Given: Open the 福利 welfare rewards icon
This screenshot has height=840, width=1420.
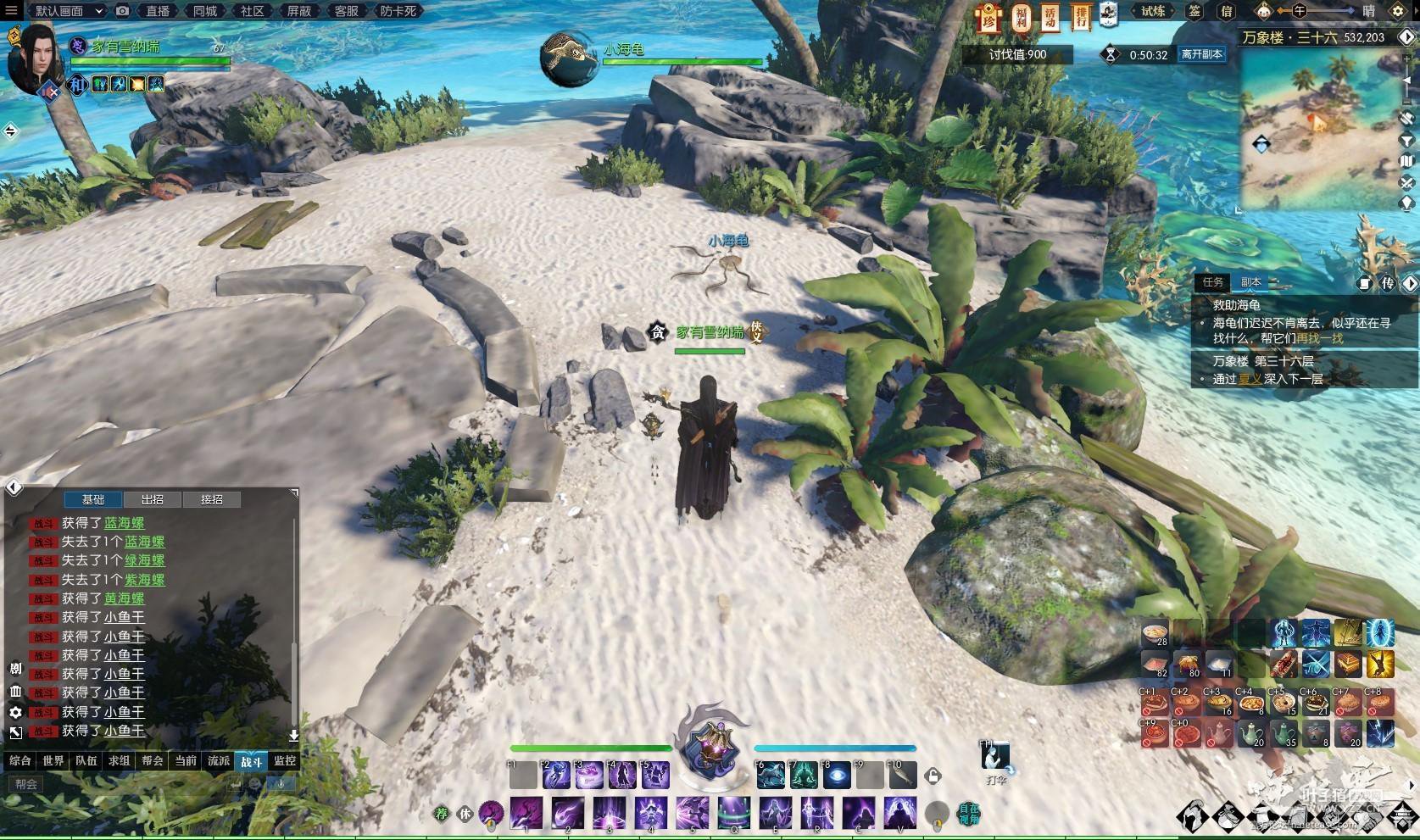Looking at the screenshot, I should [1020, 17].
